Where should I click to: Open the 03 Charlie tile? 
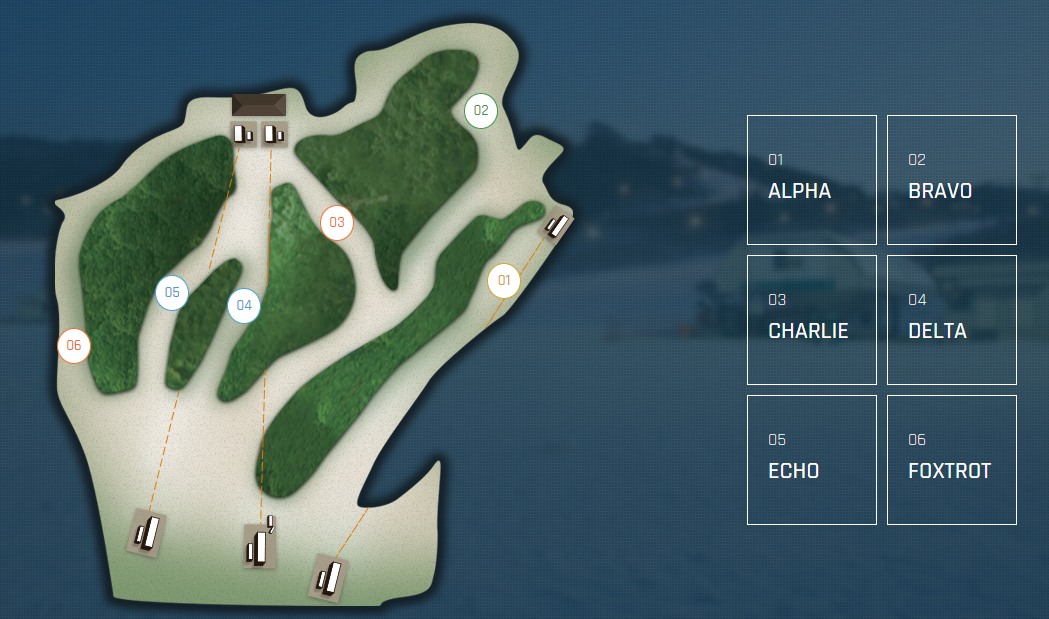click(x=811, y=320)
